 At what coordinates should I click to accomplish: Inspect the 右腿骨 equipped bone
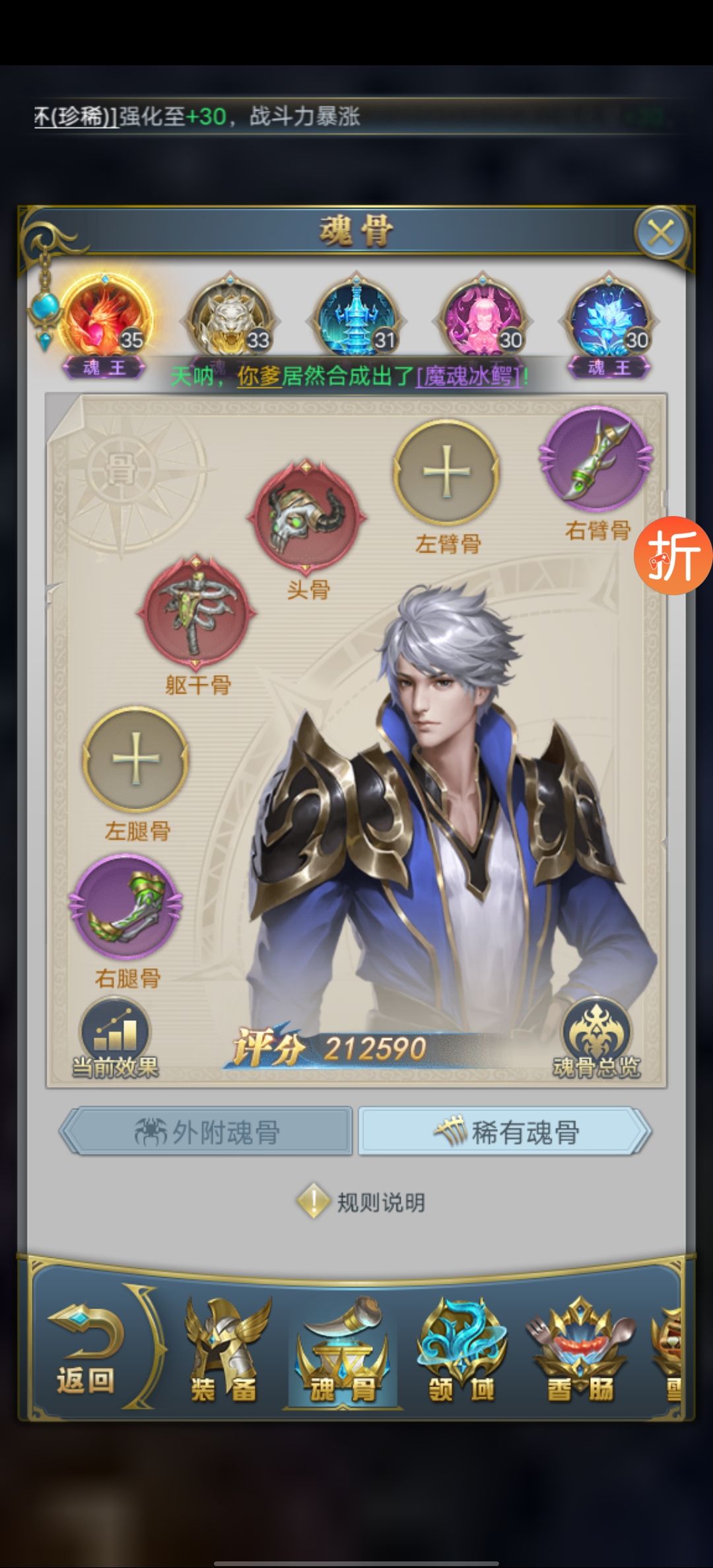point(126,907)
